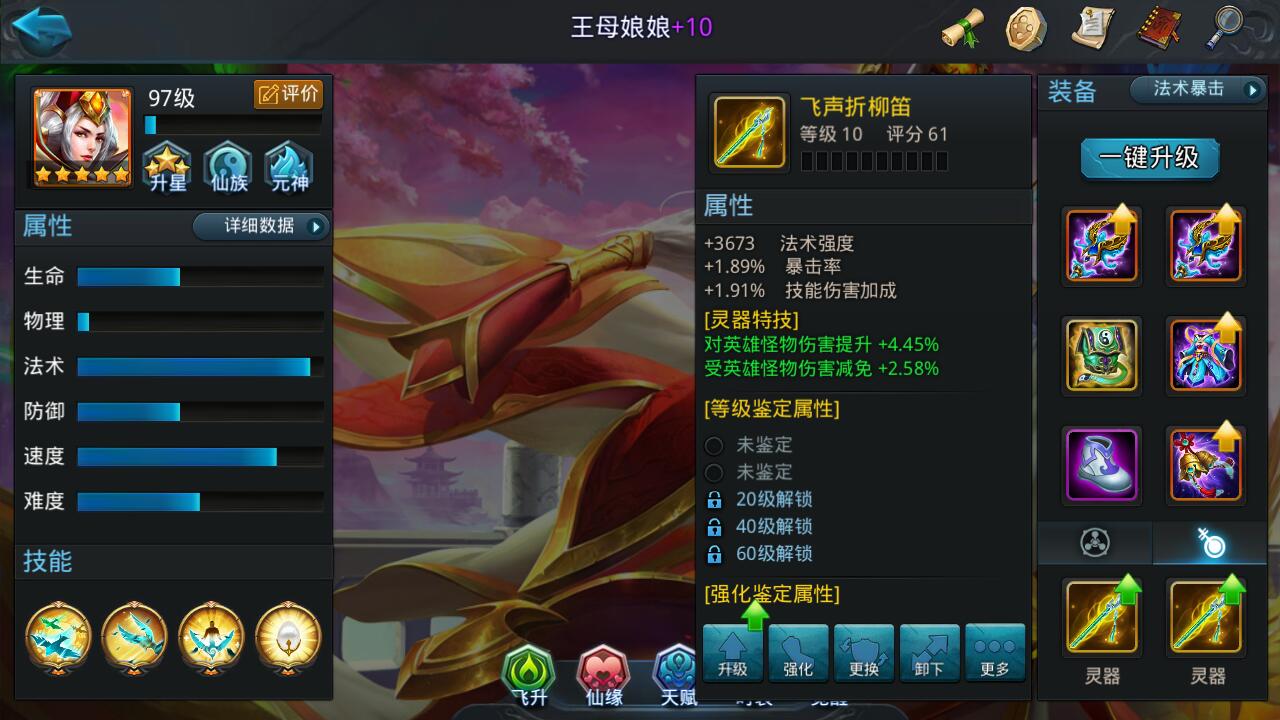Viewport: 1280px width, 720px height.
Task: Select the 元神 icon under the portrait
Action: click(x=288, y=166)
